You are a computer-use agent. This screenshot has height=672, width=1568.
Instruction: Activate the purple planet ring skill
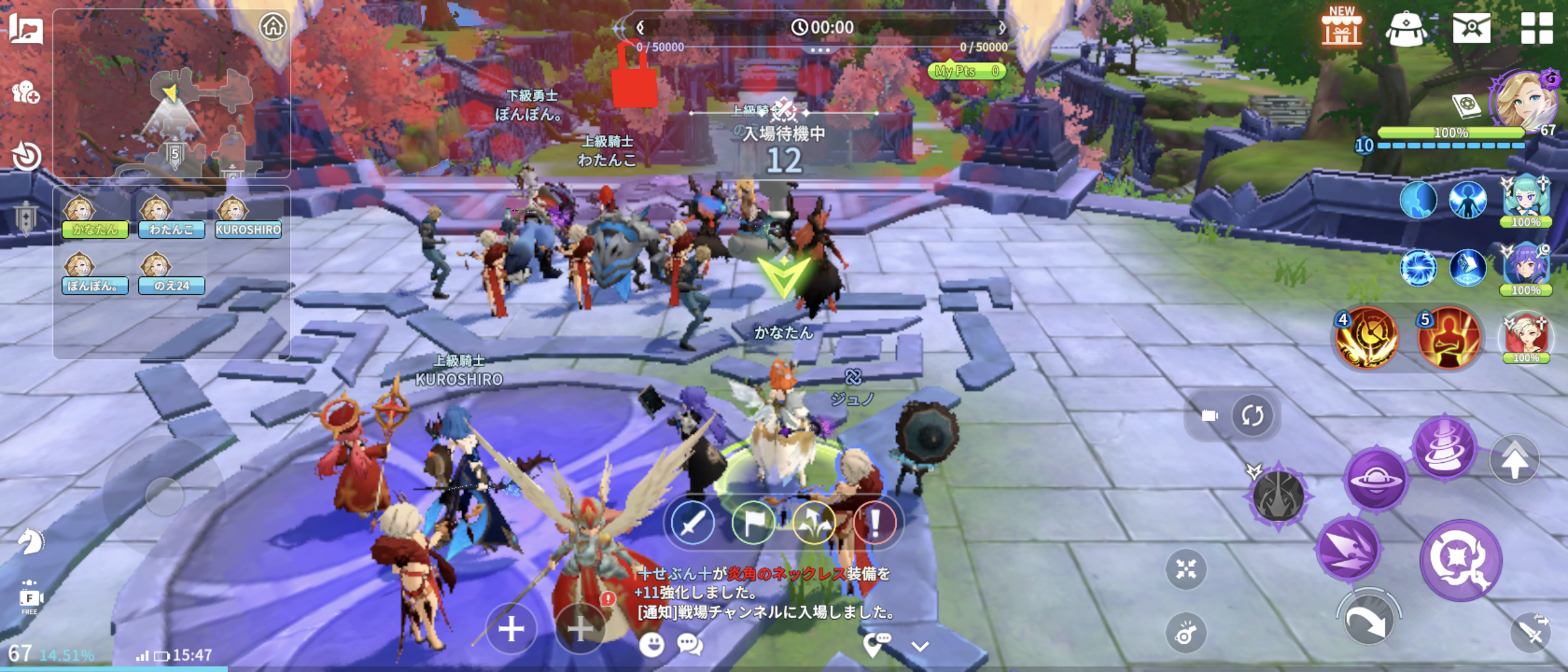pyautogui.click(x=1376, y=479)
